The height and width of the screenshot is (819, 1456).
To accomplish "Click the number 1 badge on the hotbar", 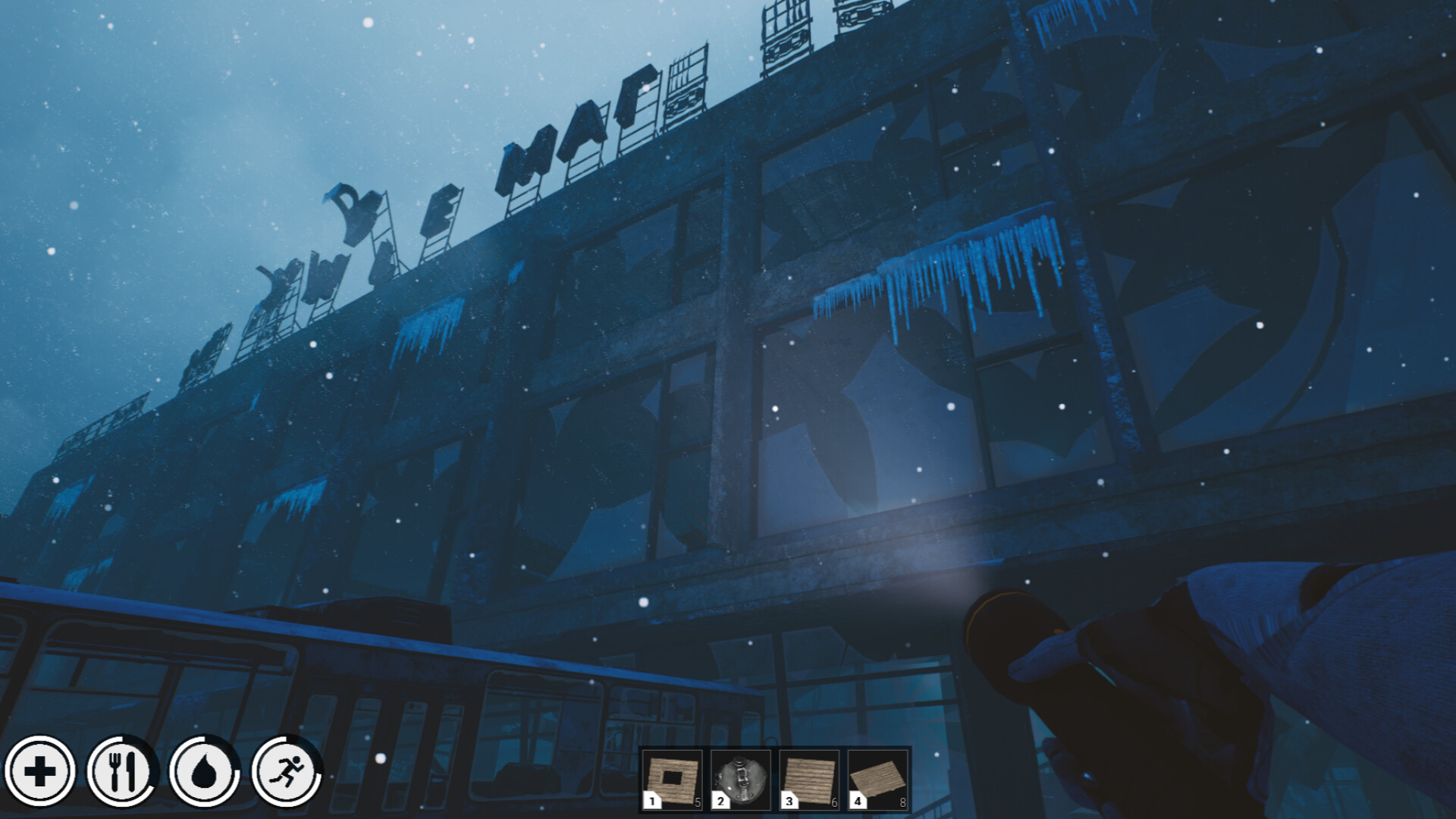I will pos(653,802).
